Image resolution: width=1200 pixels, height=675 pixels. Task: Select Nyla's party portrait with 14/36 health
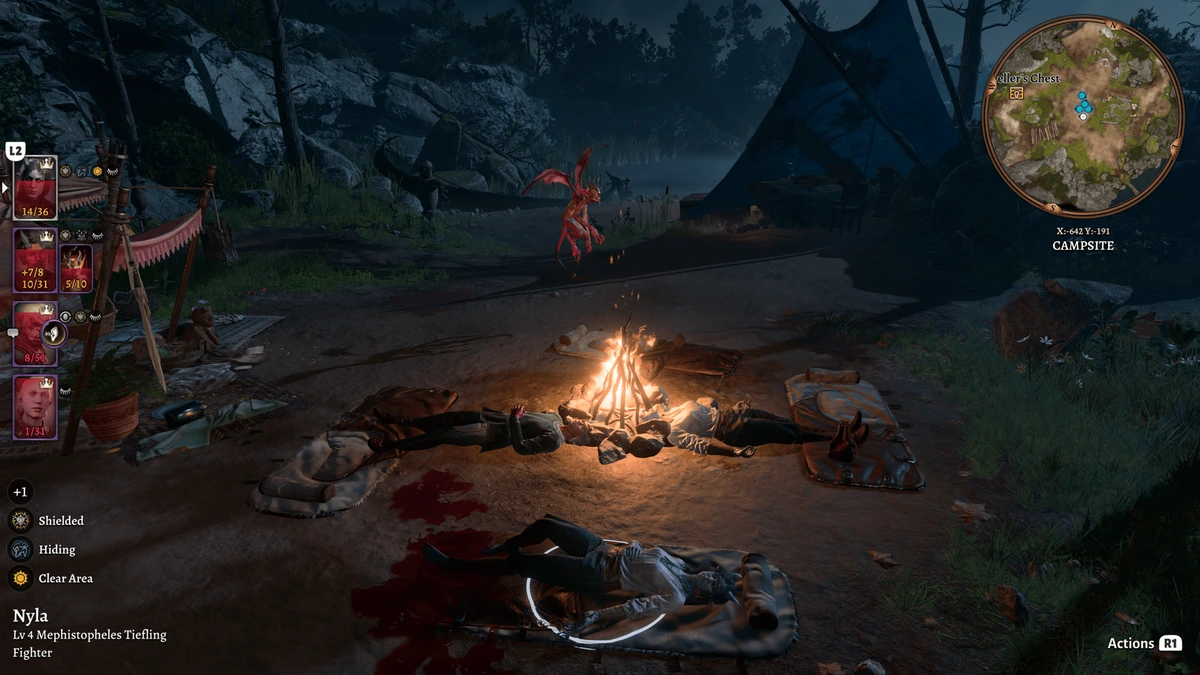click(35, 187)
